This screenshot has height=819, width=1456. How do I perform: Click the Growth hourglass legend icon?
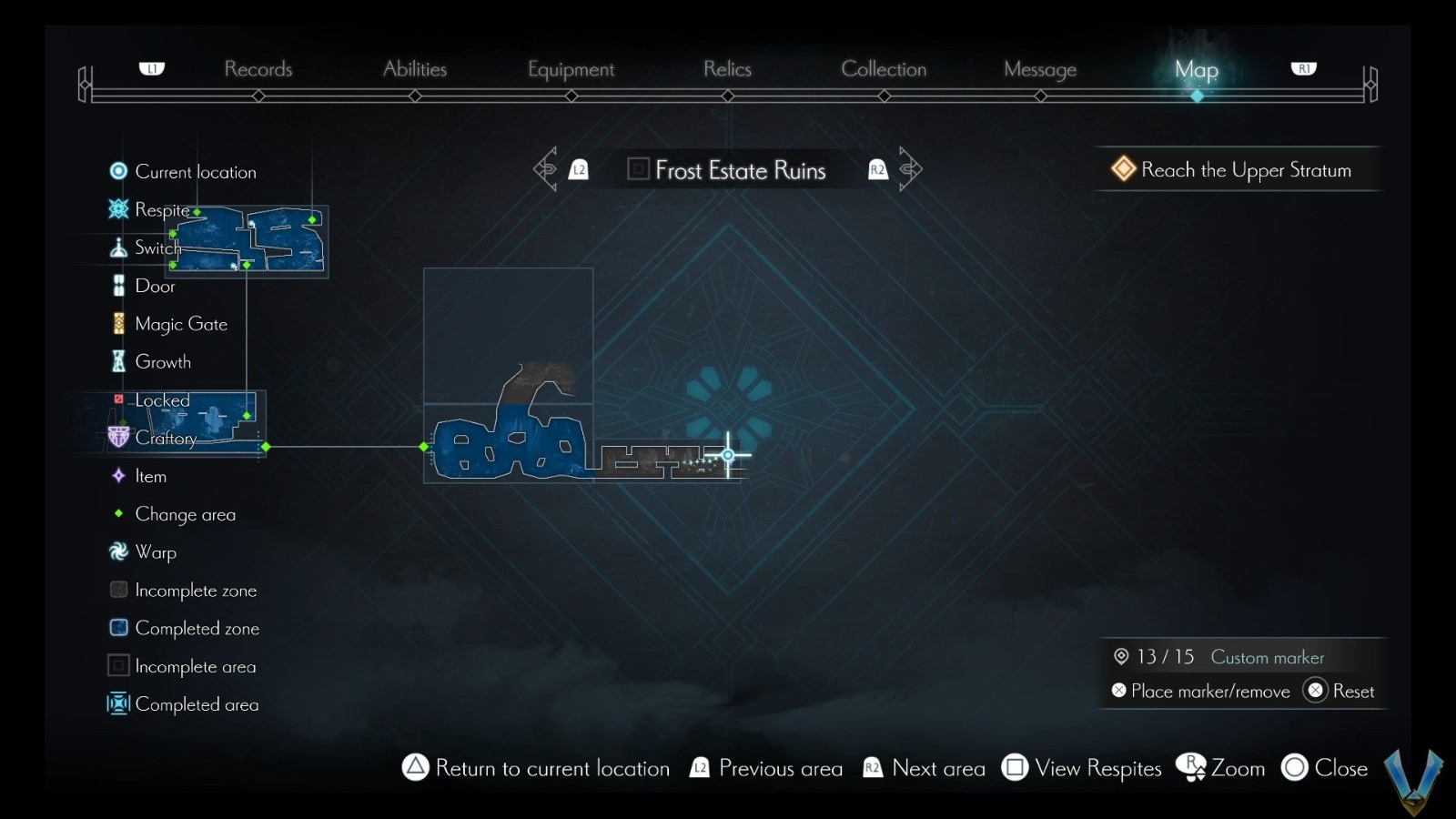point(117,361)
